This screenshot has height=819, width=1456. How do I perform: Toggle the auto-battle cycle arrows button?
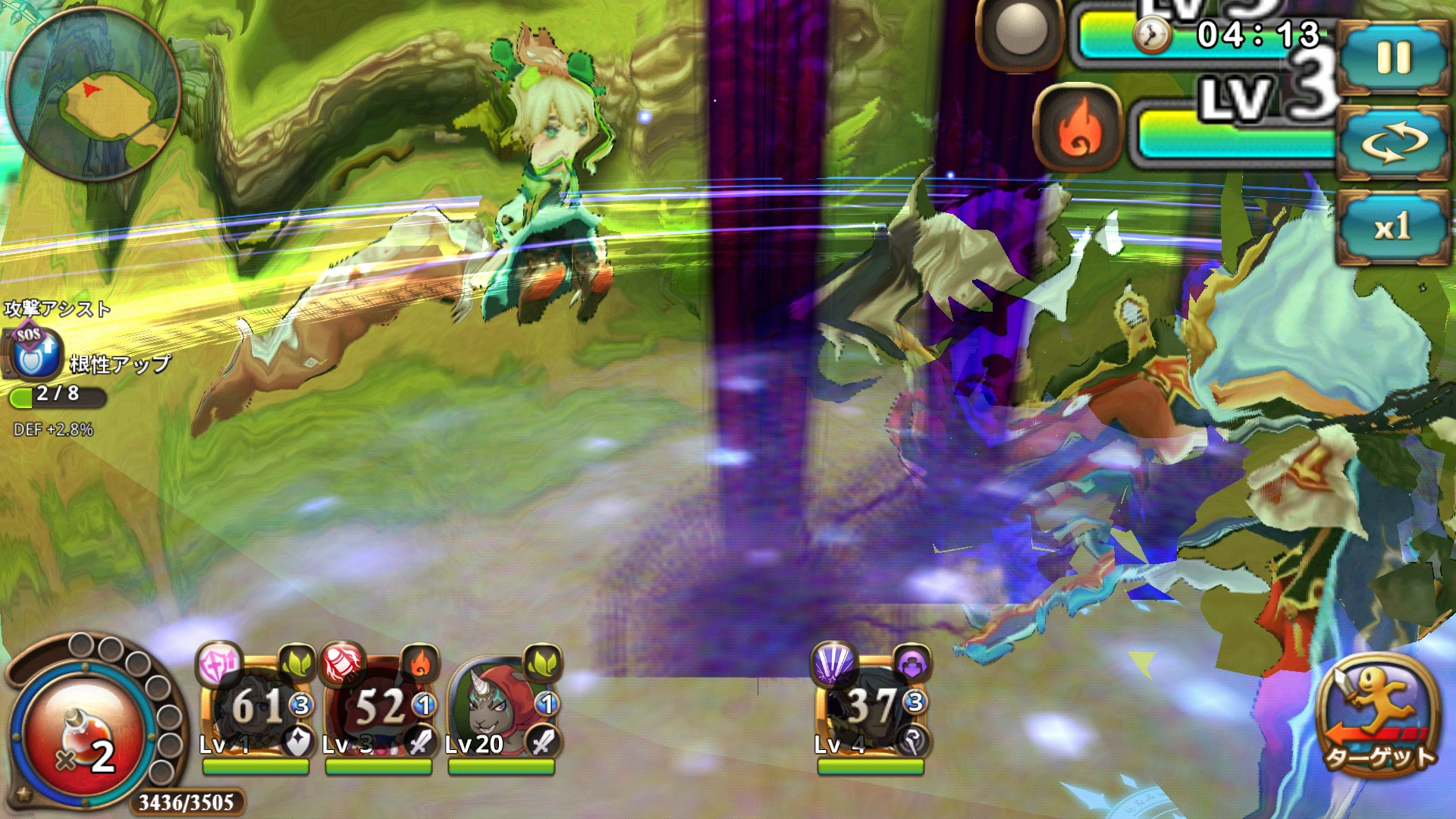(1393, 142)
